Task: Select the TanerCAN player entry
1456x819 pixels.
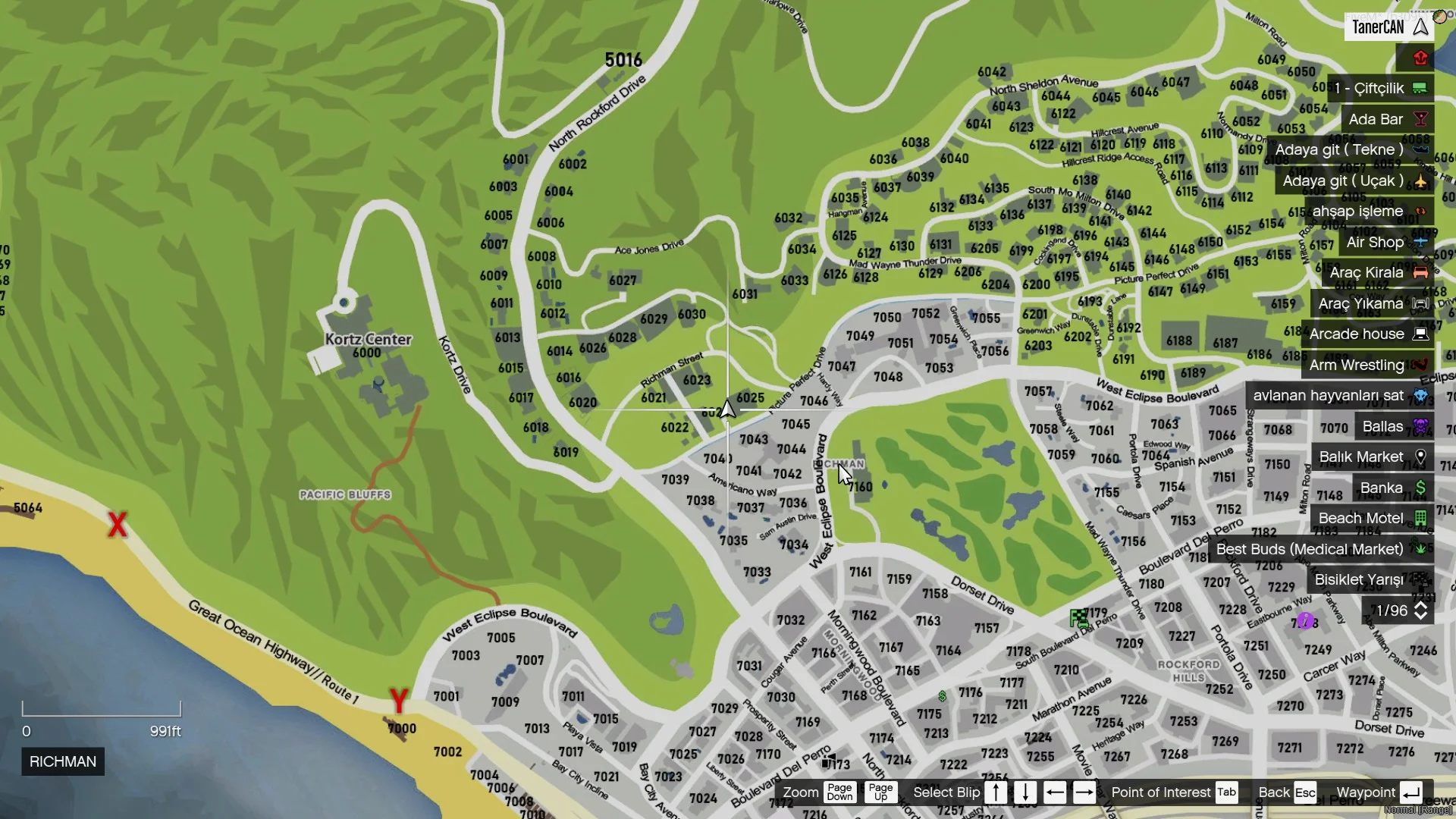Action: [1389, 27]
